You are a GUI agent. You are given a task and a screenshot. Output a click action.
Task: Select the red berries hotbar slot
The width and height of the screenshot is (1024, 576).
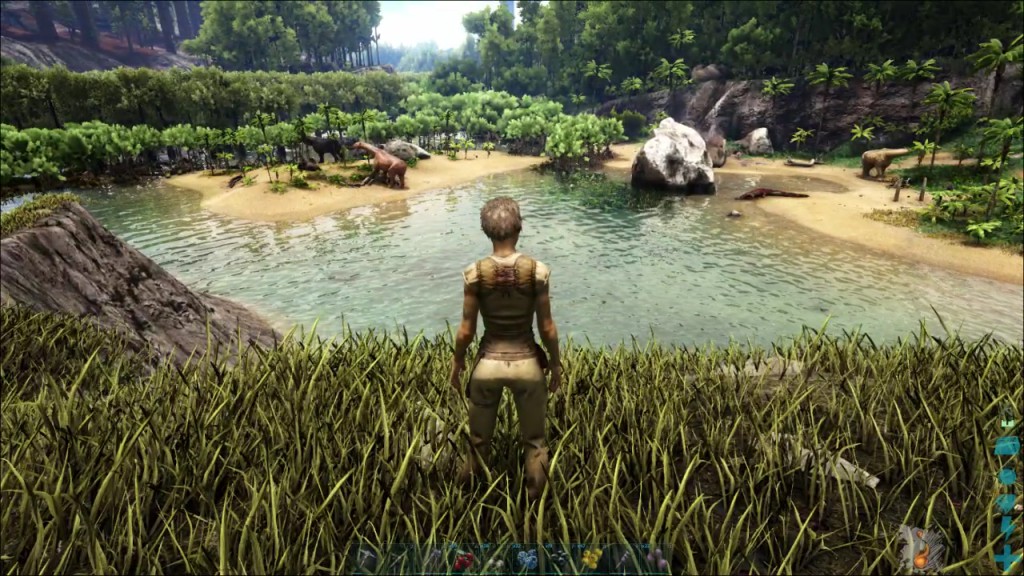[462, 560]
